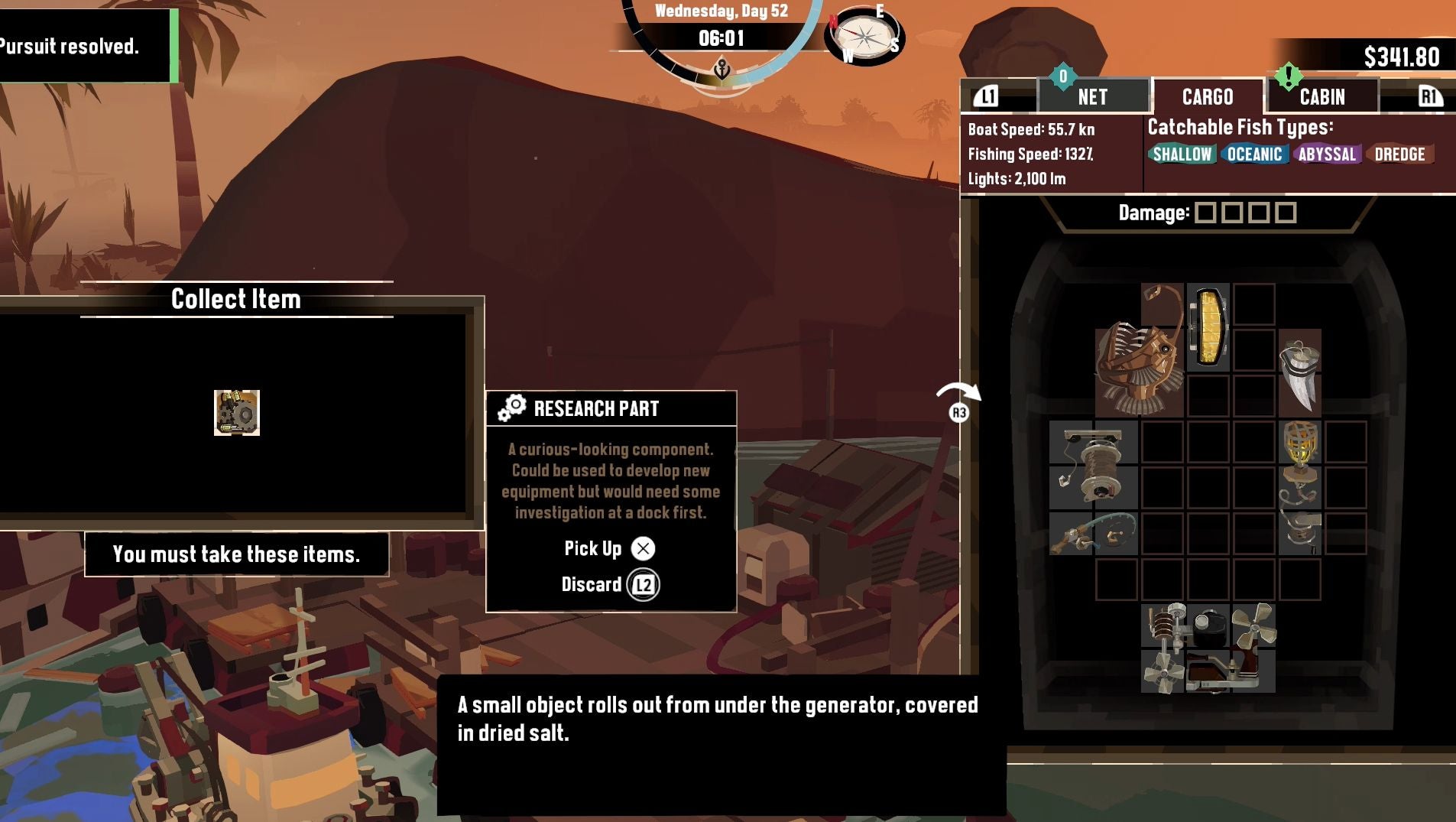Rotate item with the curved arrow icon
Screen dimensions: 1456x822
point(958,400)
